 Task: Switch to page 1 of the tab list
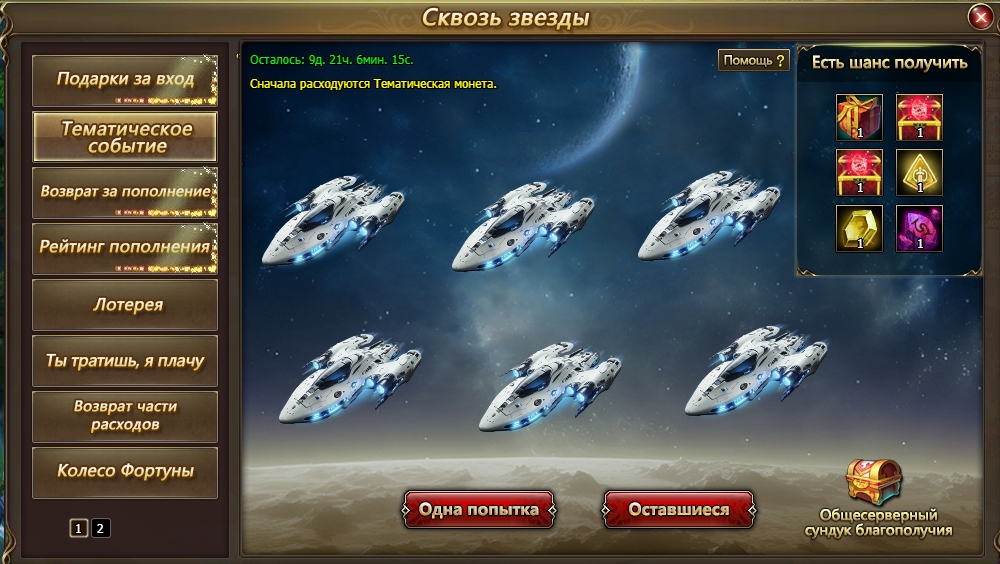[x=79, y=528]
